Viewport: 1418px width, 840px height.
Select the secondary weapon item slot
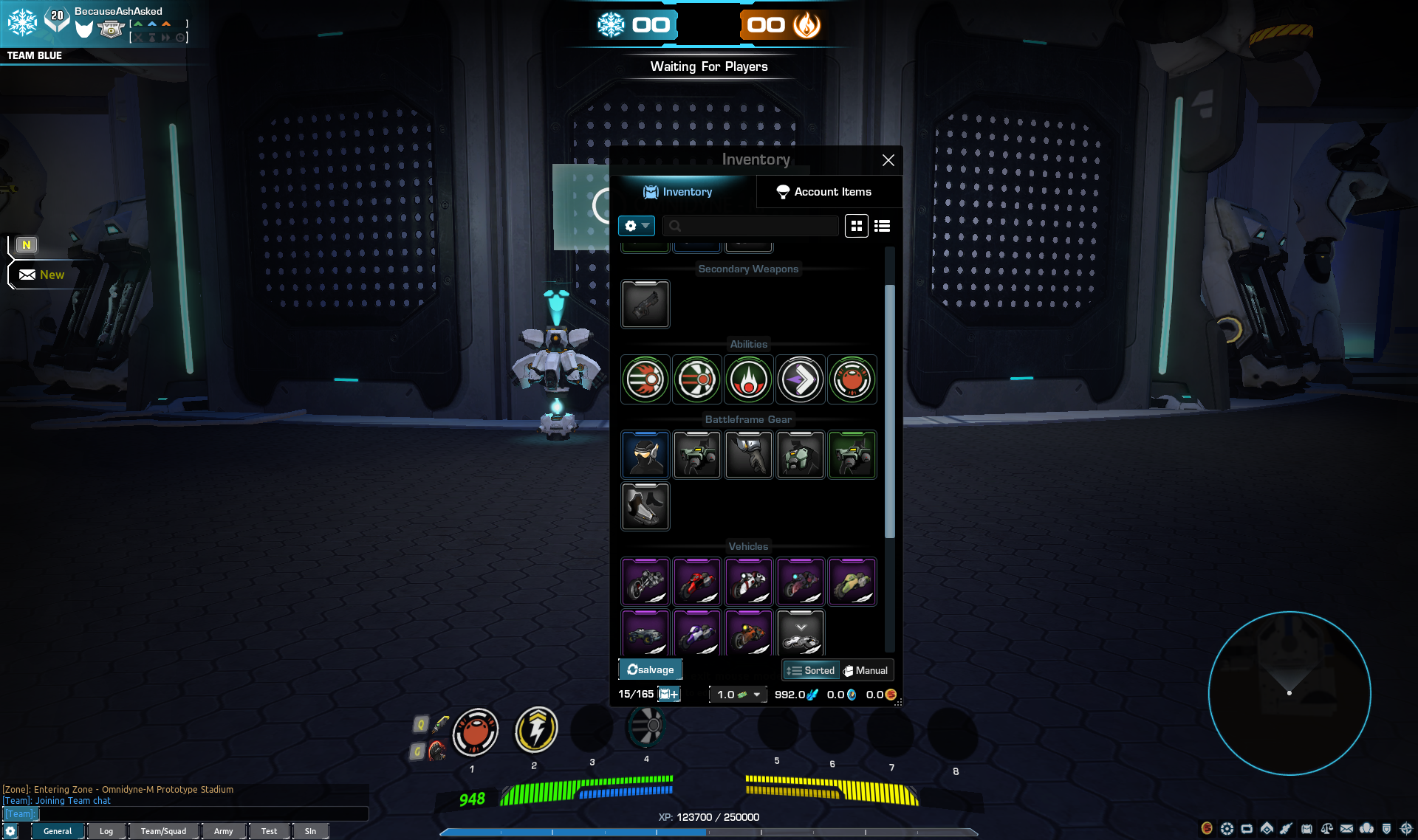coord(645,304)
